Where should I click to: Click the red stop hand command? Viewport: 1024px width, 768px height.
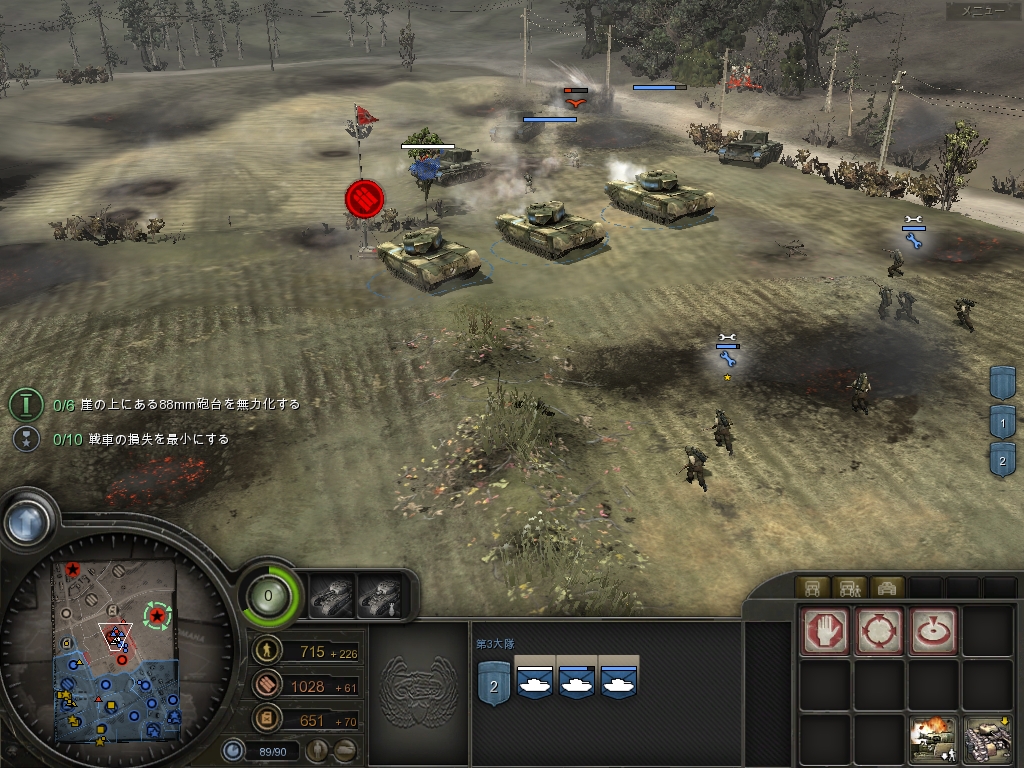(825, 630)
